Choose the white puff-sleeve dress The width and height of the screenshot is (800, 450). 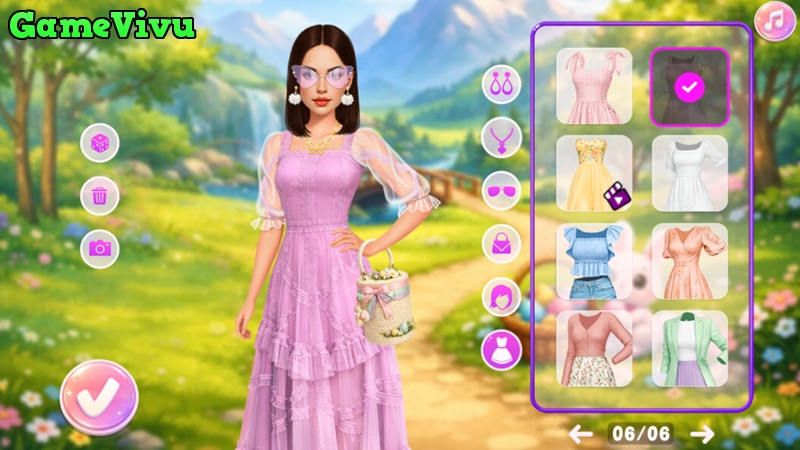pos(689,173)
